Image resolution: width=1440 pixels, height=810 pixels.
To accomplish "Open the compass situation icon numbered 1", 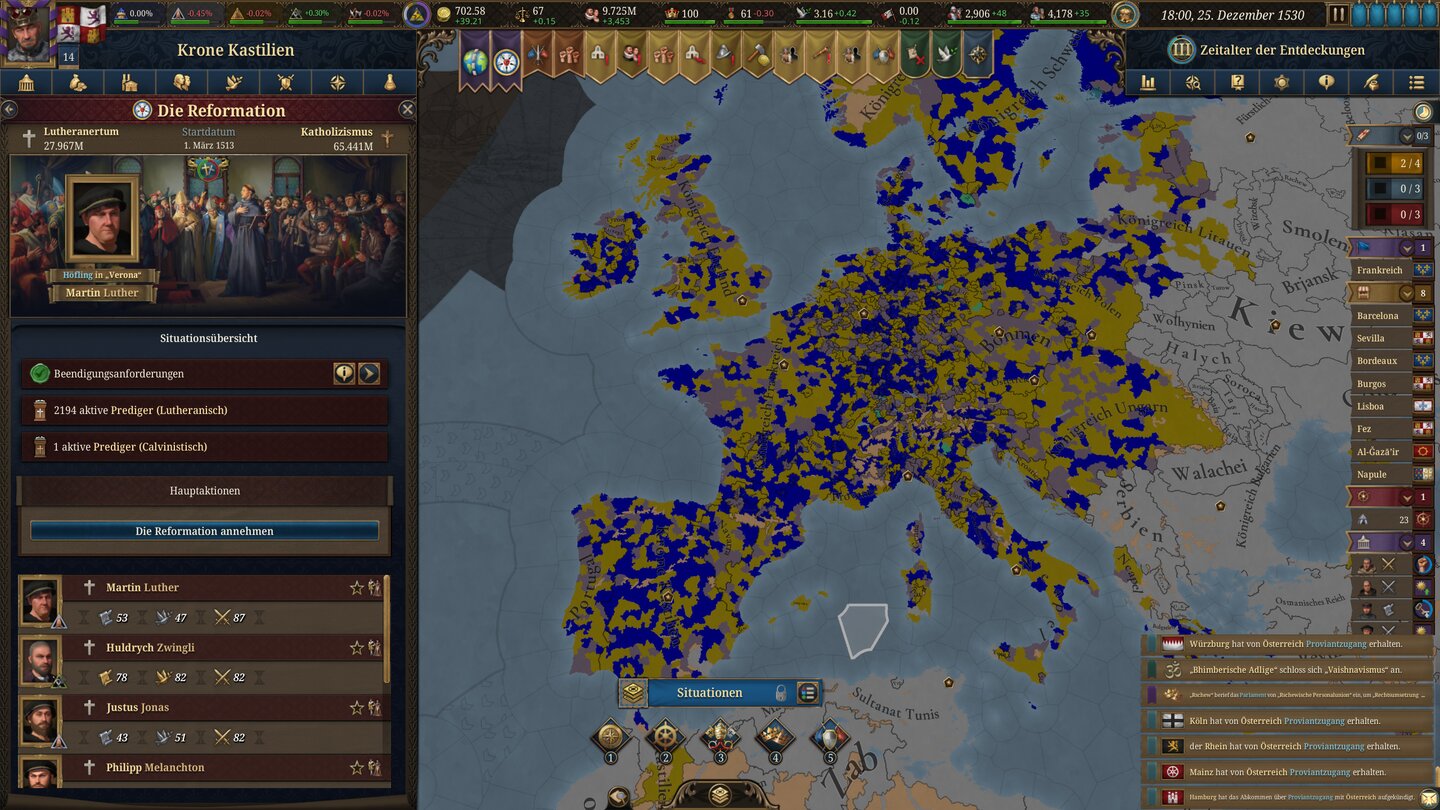I will pyautogui.click(x=610, y=734).
